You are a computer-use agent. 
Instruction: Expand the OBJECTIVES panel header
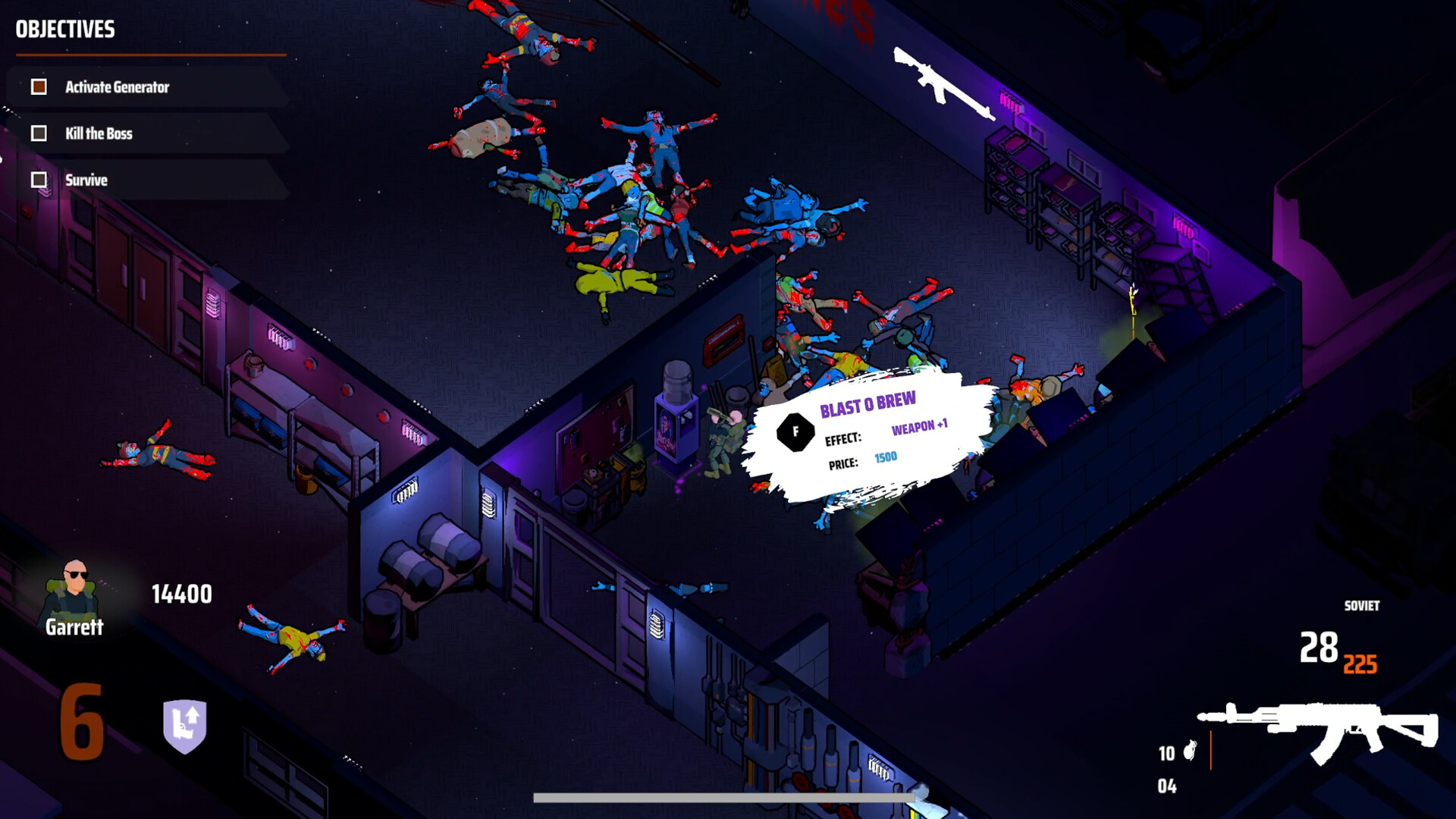coord(64,30)
